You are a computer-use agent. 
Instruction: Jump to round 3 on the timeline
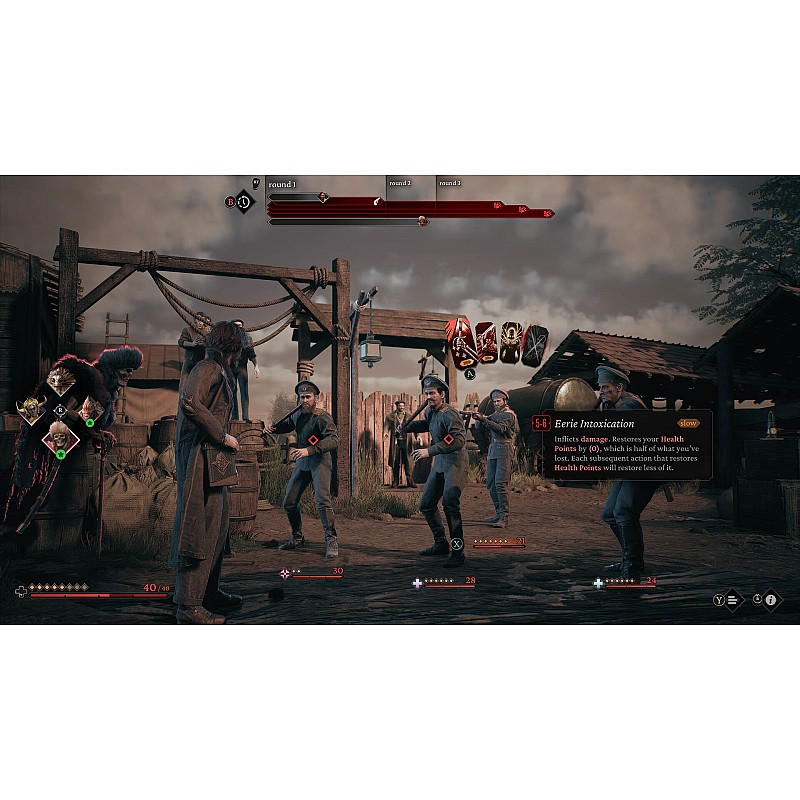click(450, 184)
